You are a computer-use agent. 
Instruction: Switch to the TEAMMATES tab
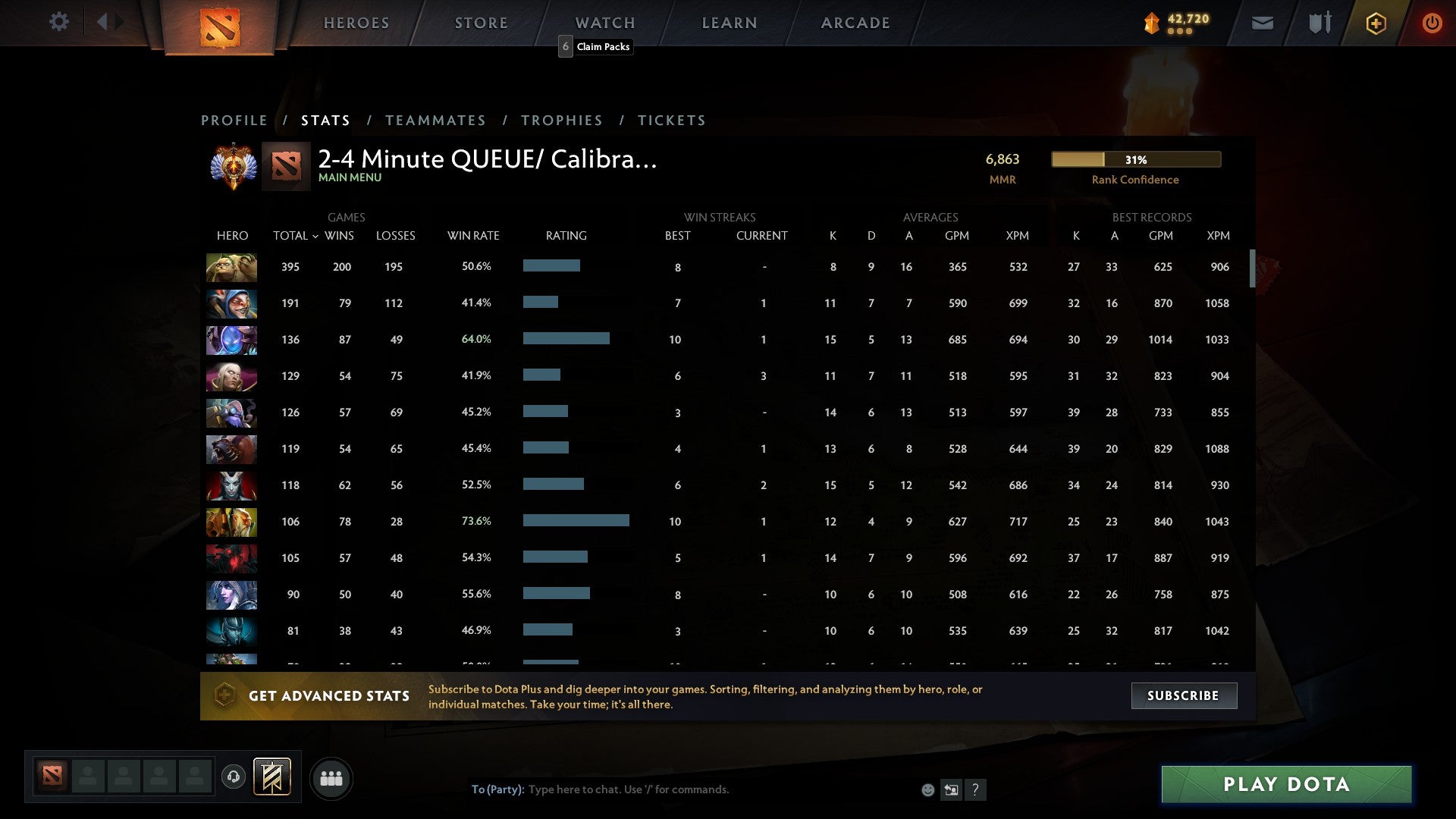click(435, 120)
